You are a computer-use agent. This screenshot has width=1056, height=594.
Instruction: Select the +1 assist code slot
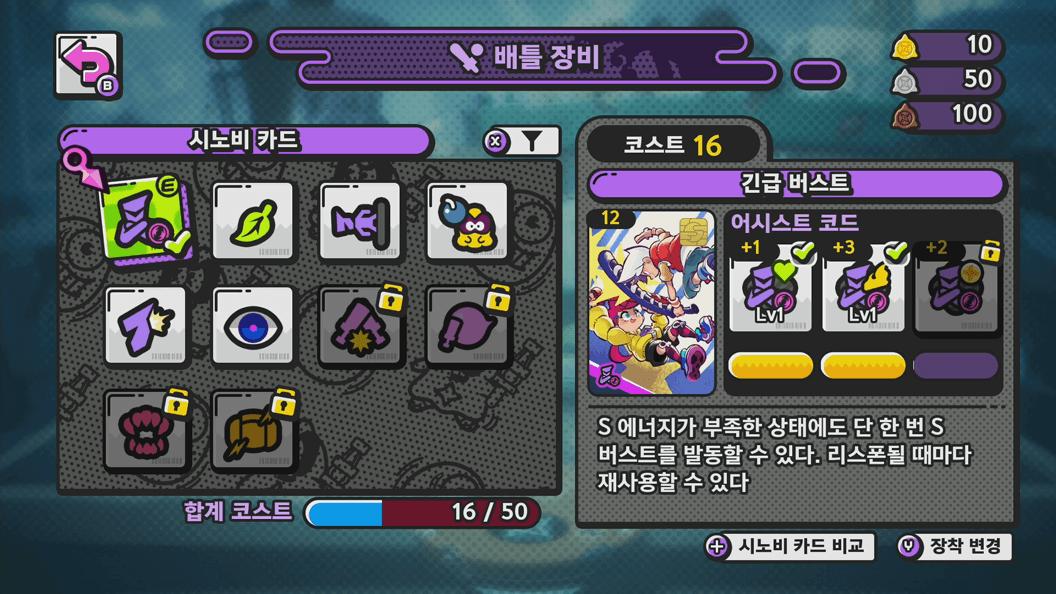coord(770,290)
